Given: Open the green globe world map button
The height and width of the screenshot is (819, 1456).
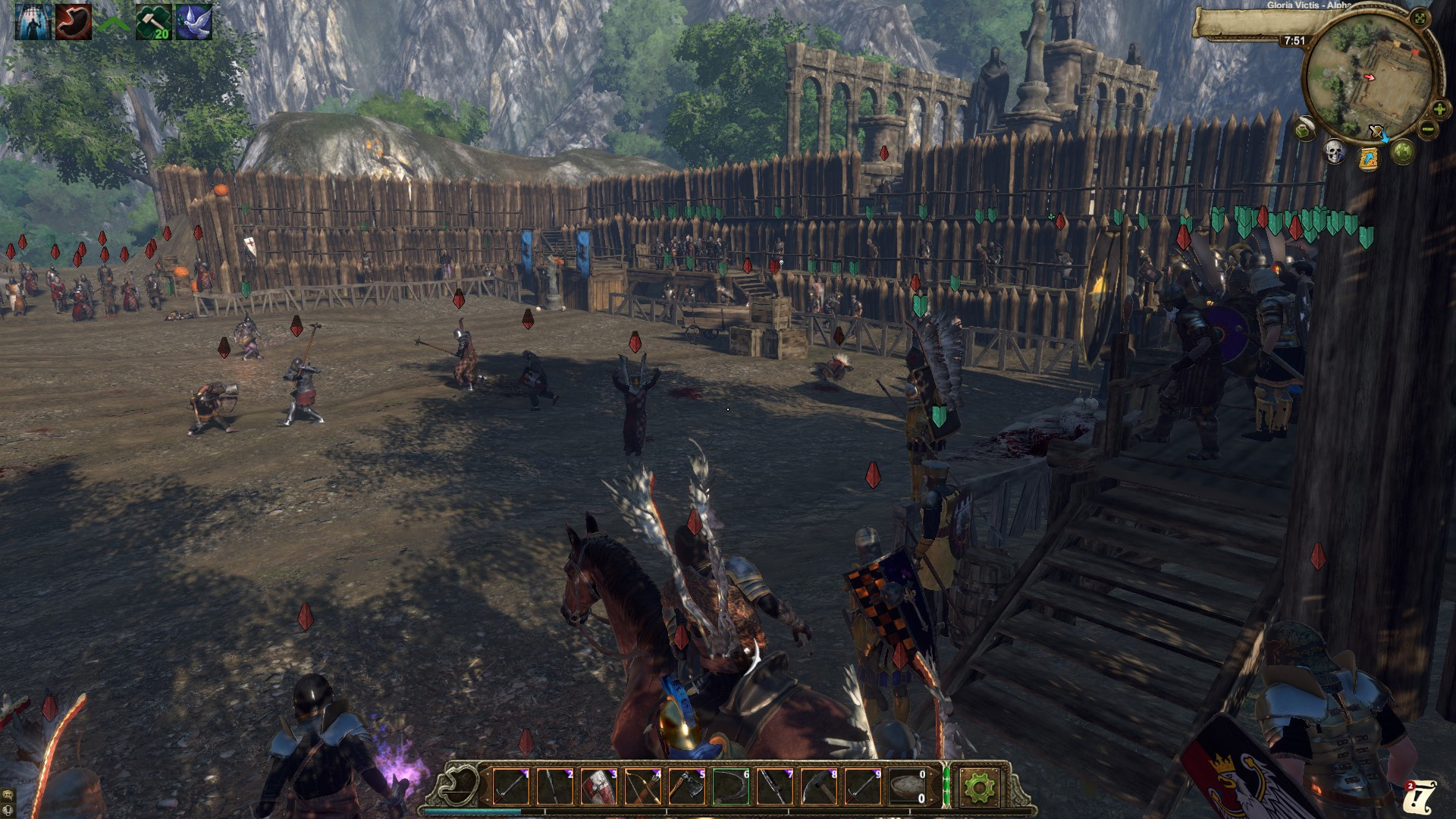Looking at the screenshot, I should pos(1402,151).
